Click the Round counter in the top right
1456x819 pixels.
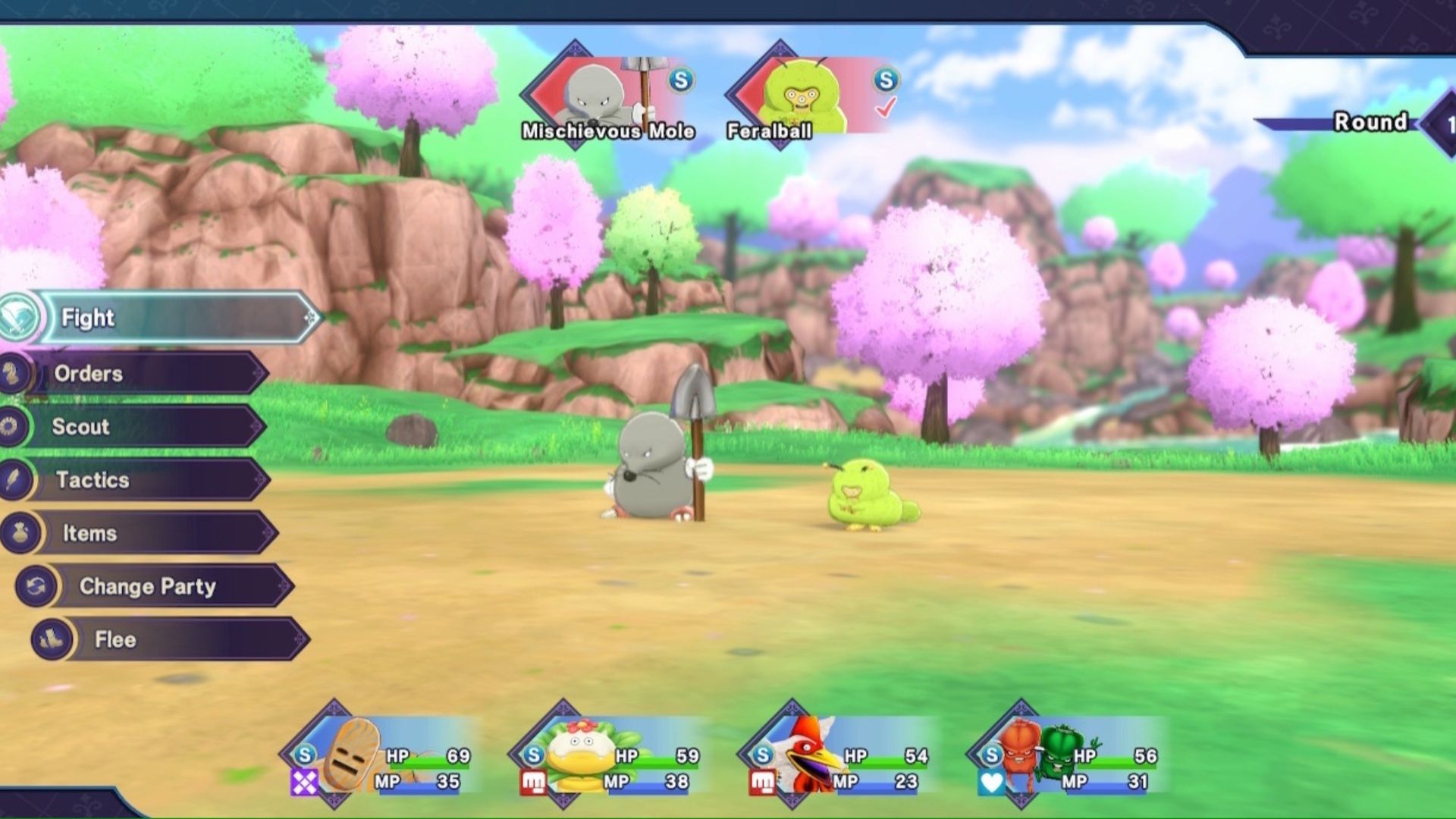(1370, 121)
